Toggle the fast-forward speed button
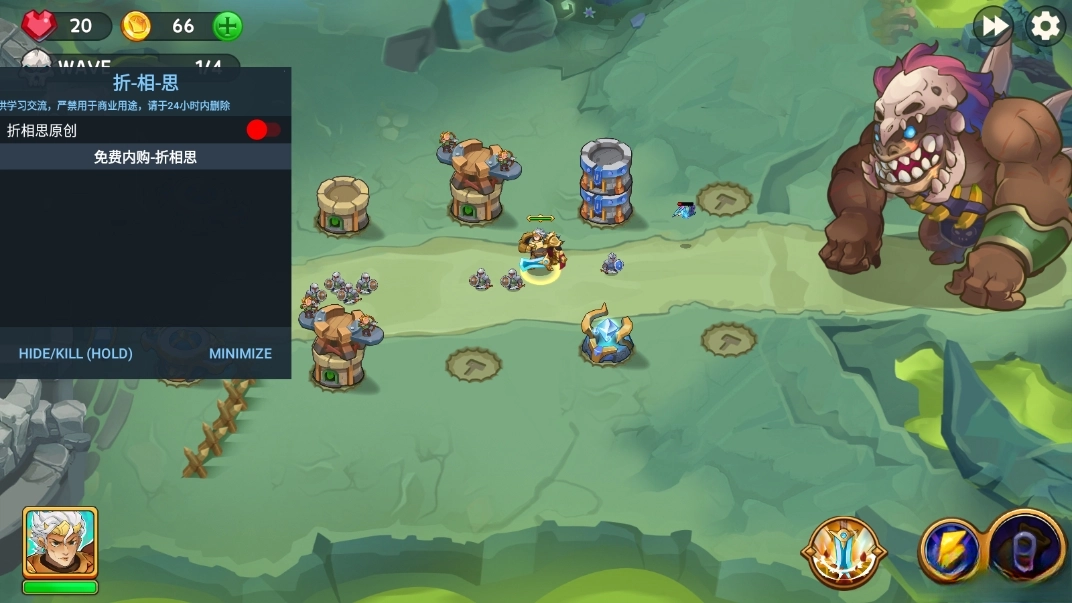Screen dimensions: 1072x603 pyautogui.click(x=993, y=26)
